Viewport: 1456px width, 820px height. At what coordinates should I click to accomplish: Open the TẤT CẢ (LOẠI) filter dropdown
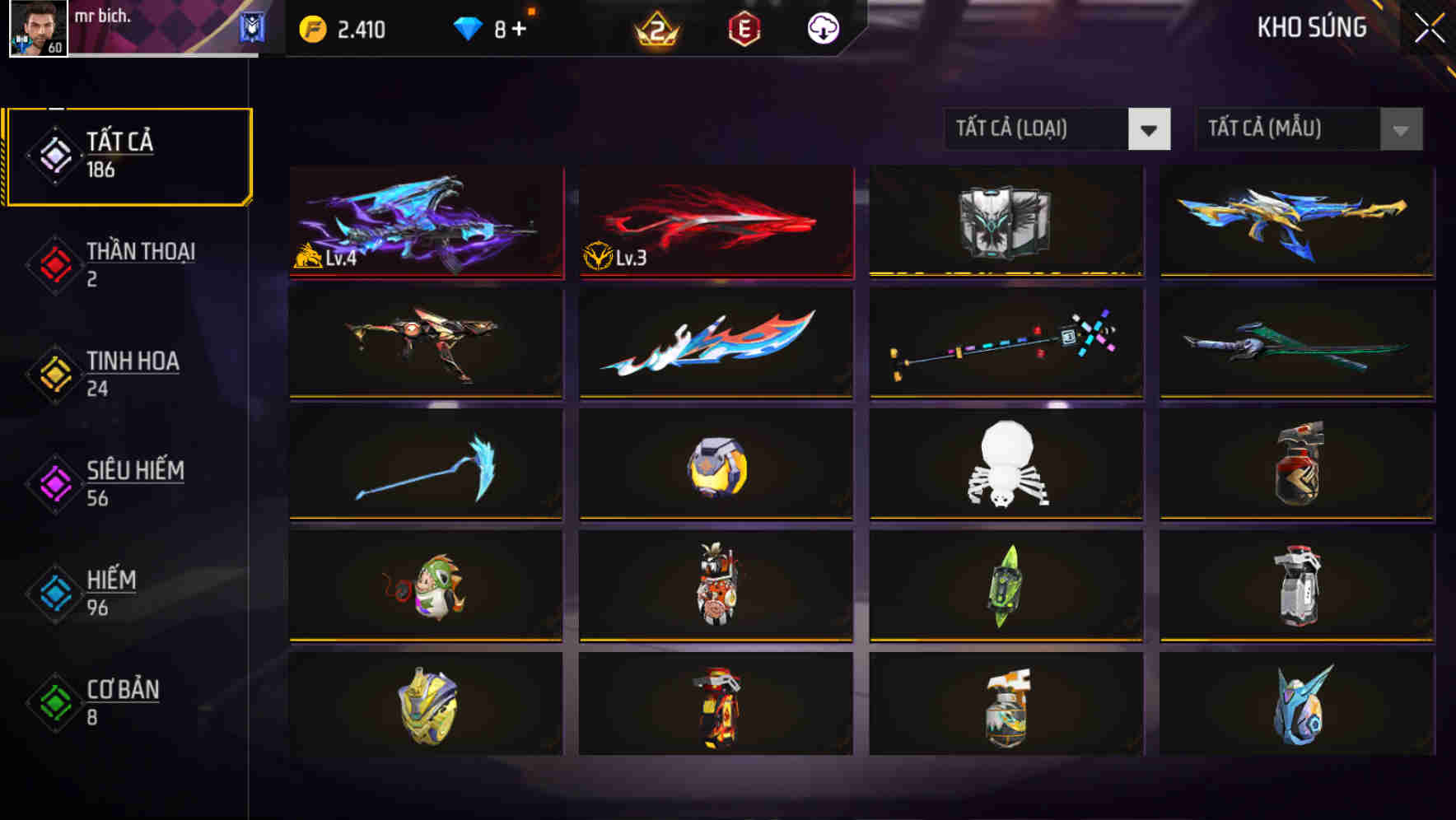pos(1057,129)
